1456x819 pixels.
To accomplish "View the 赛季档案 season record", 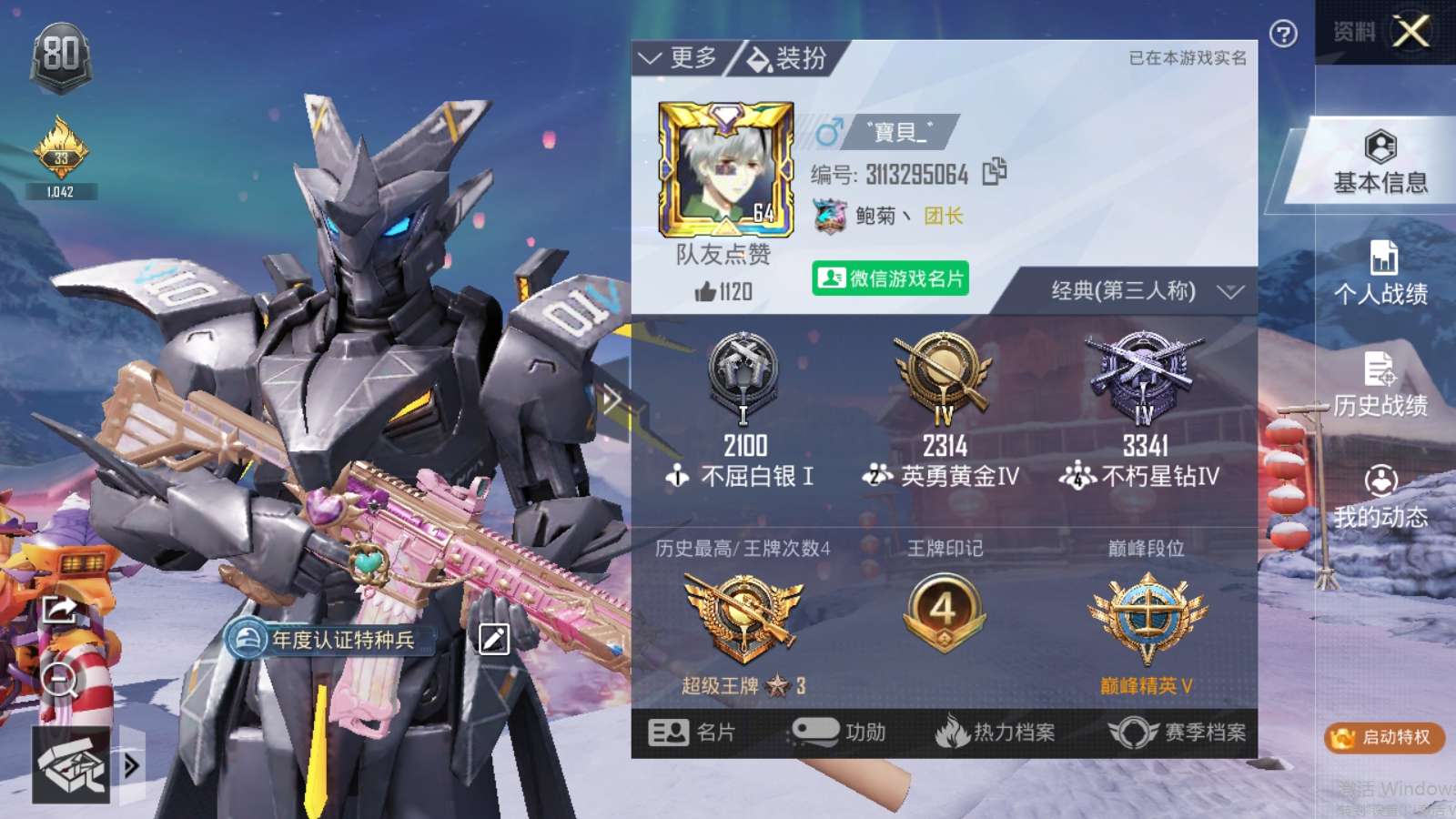I will coord(1178,733).
